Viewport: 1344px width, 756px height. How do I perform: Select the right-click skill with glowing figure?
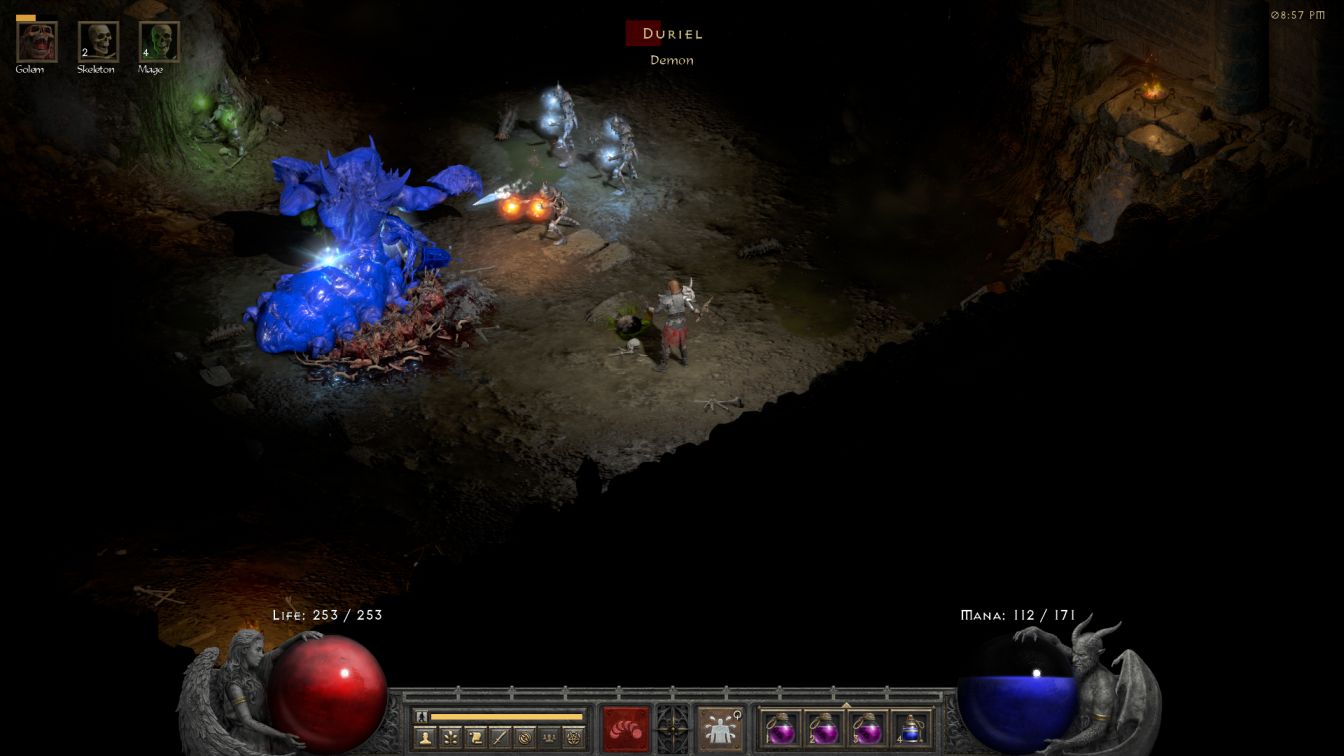719,728
